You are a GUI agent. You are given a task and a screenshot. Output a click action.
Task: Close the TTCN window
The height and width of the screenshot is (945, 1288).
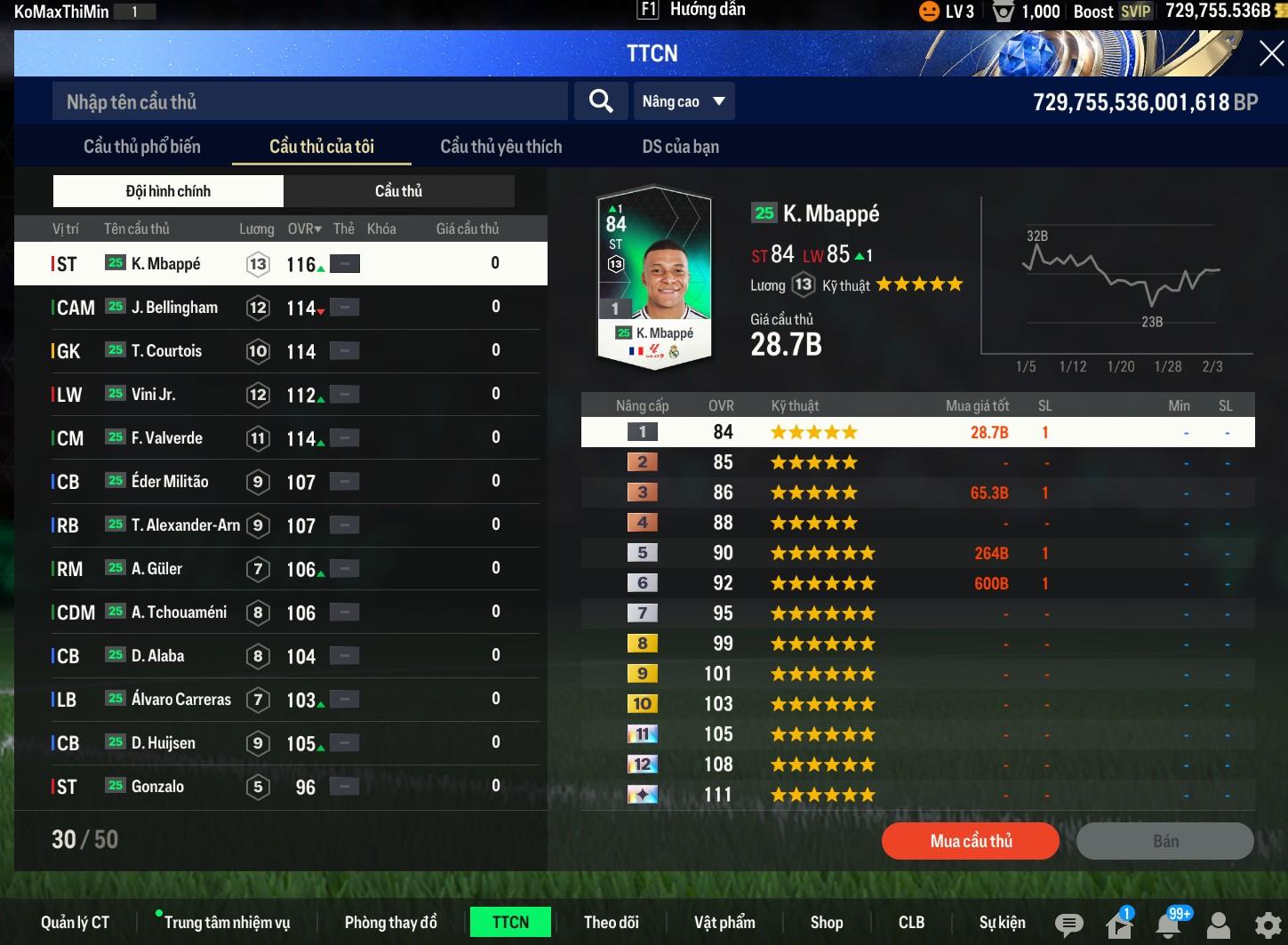1270,54
